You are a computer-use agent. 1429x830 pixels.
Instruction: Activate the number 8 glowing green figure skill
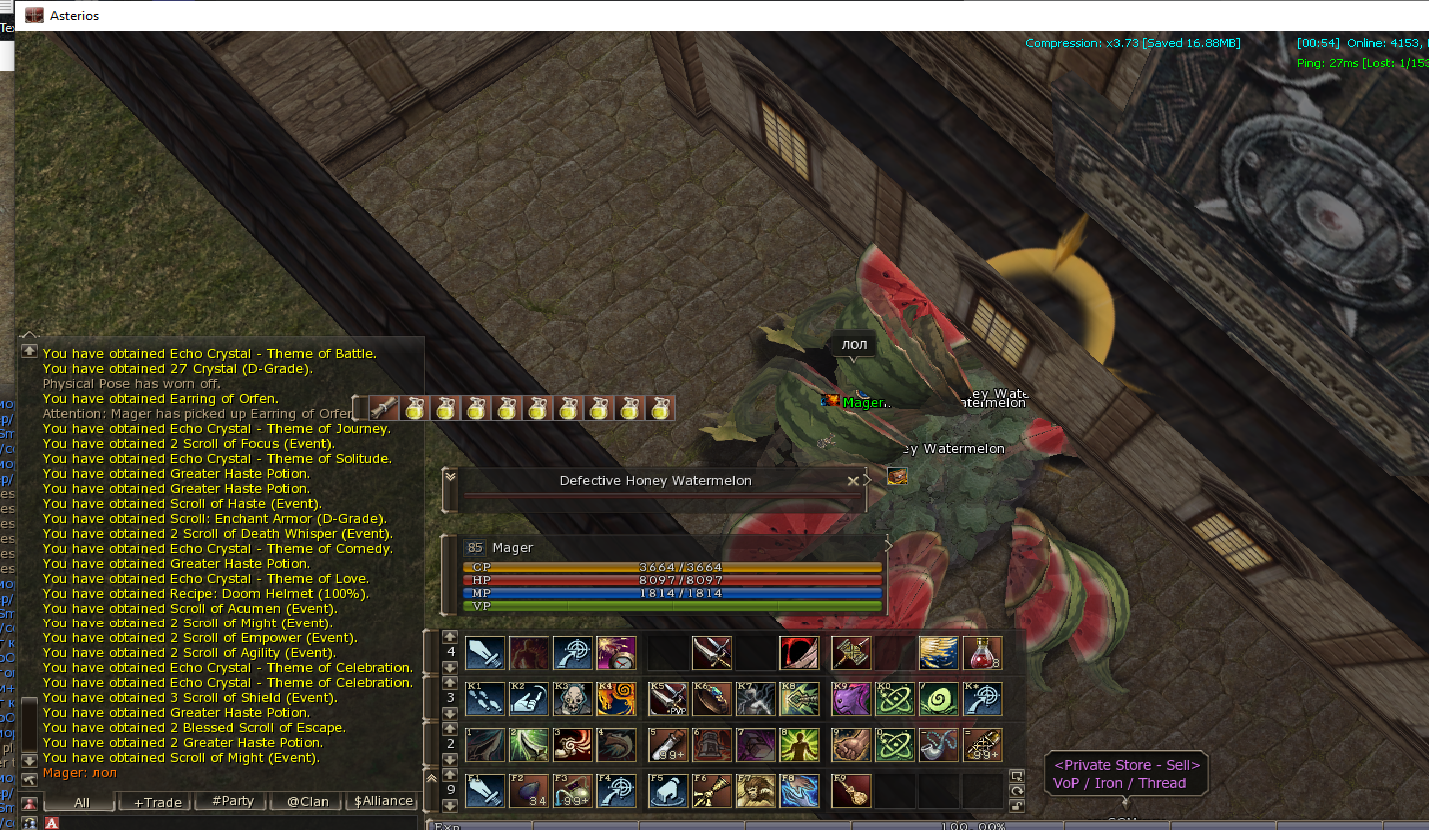click(x=801, y=745)
